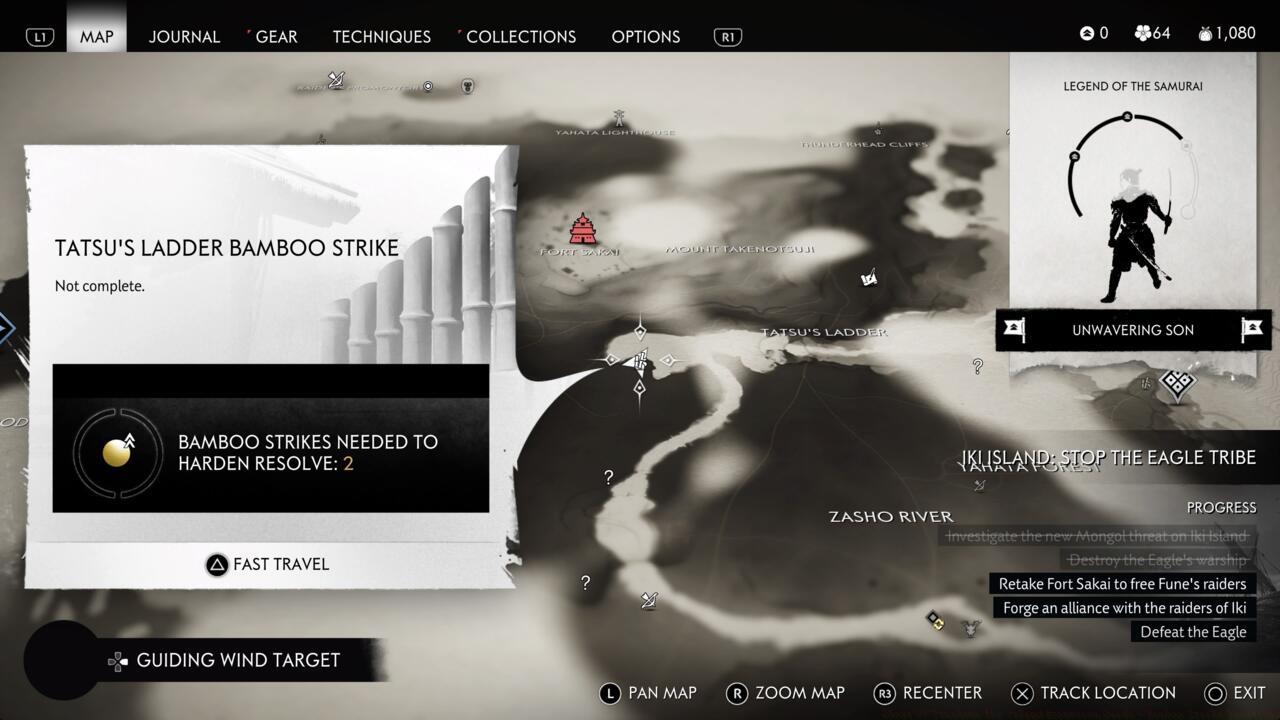Click the Unwavering Son legend banner
Image resolution: width=1280 pixels, height=720 pixels.
pyautogui.click(x=1133, y=330)
